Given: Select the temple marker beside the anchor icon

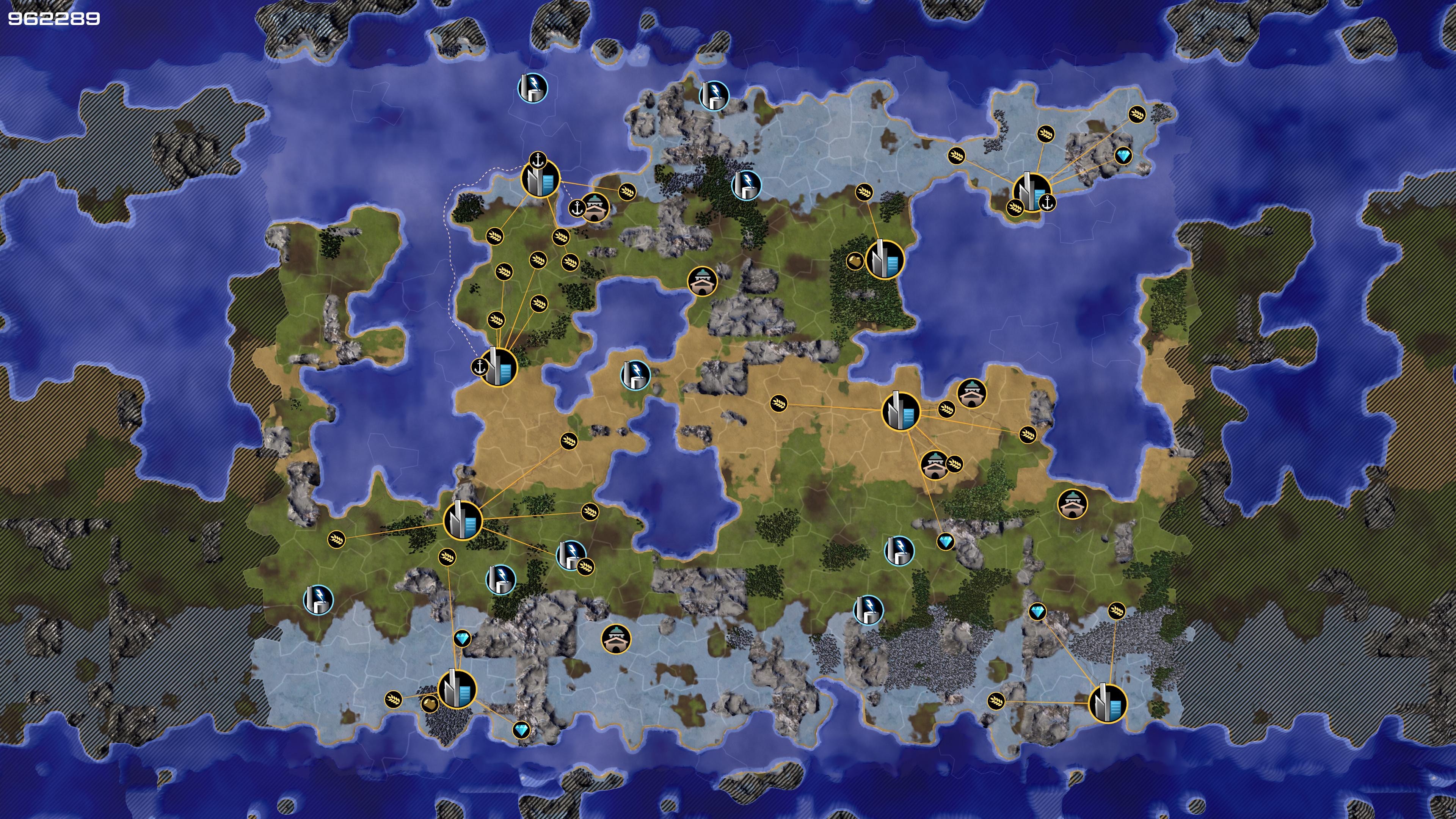Looking at the screenshot, I should click(595, 207).
